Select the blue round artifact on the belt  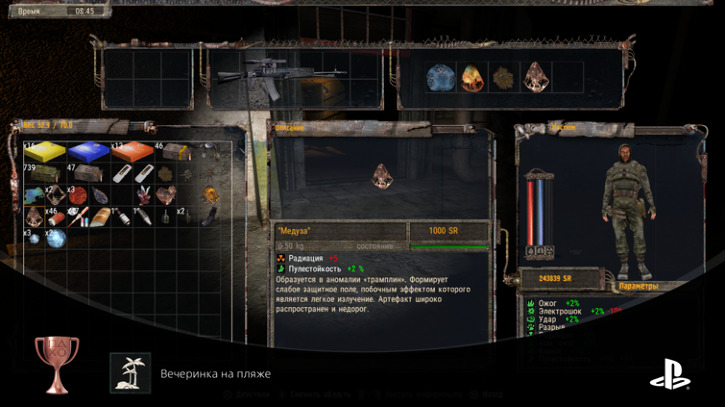(x=439, y=78)
